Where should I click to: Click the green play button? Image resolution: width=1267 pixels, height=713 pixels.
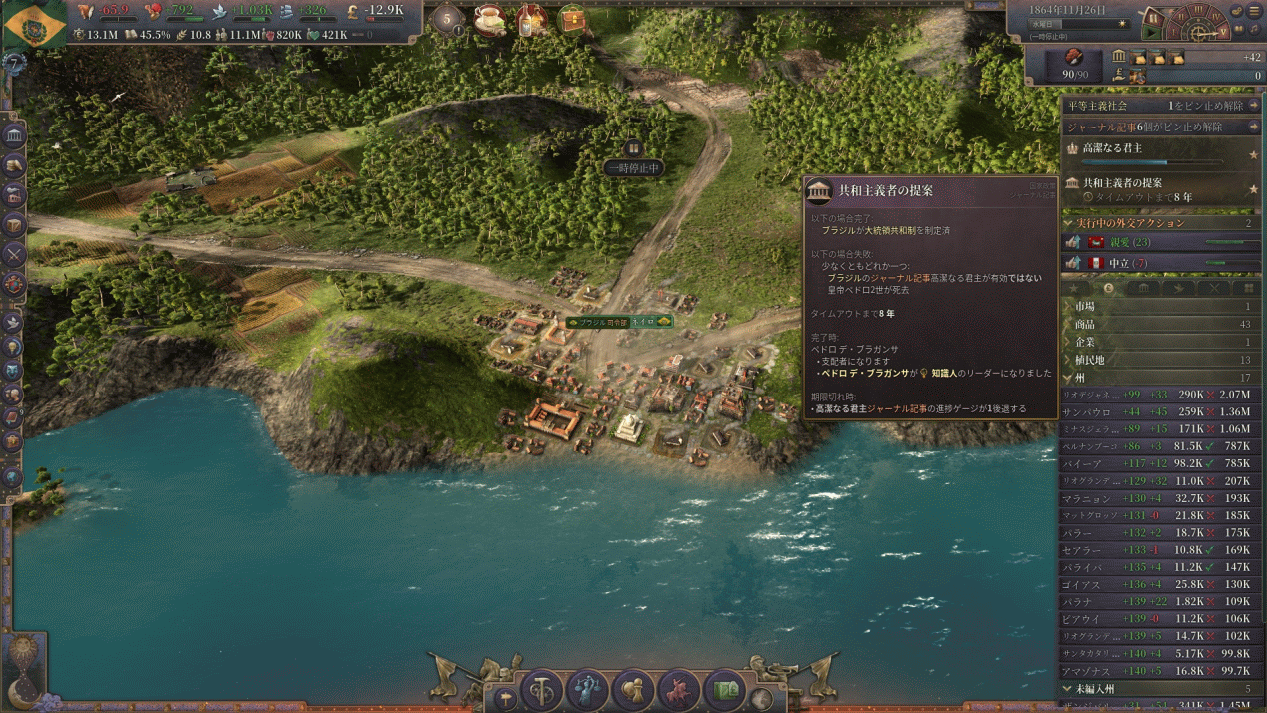[x=1153, y=33]
